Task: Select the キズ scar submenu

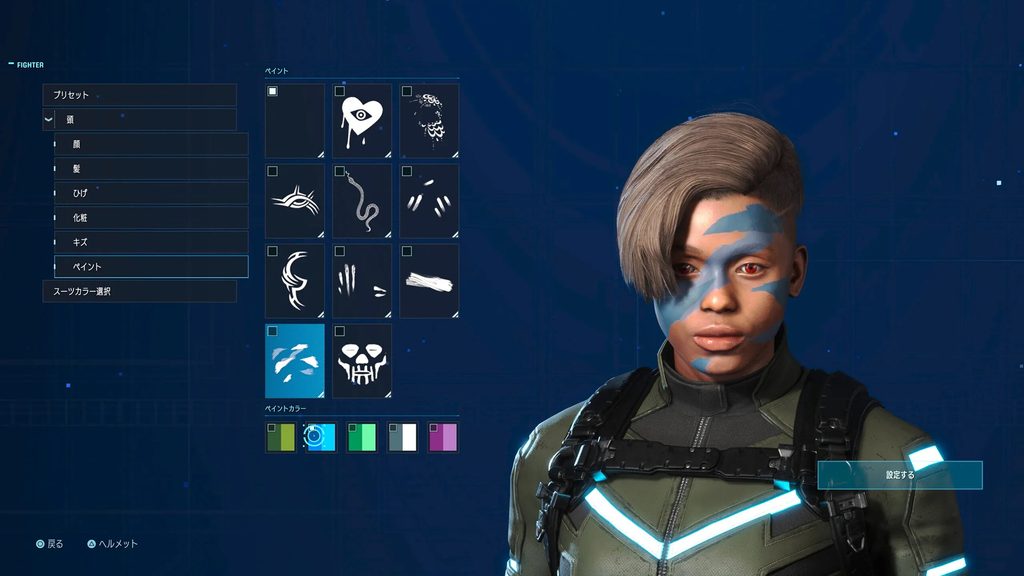Action: pyautogui.click(x=150, y=242)
